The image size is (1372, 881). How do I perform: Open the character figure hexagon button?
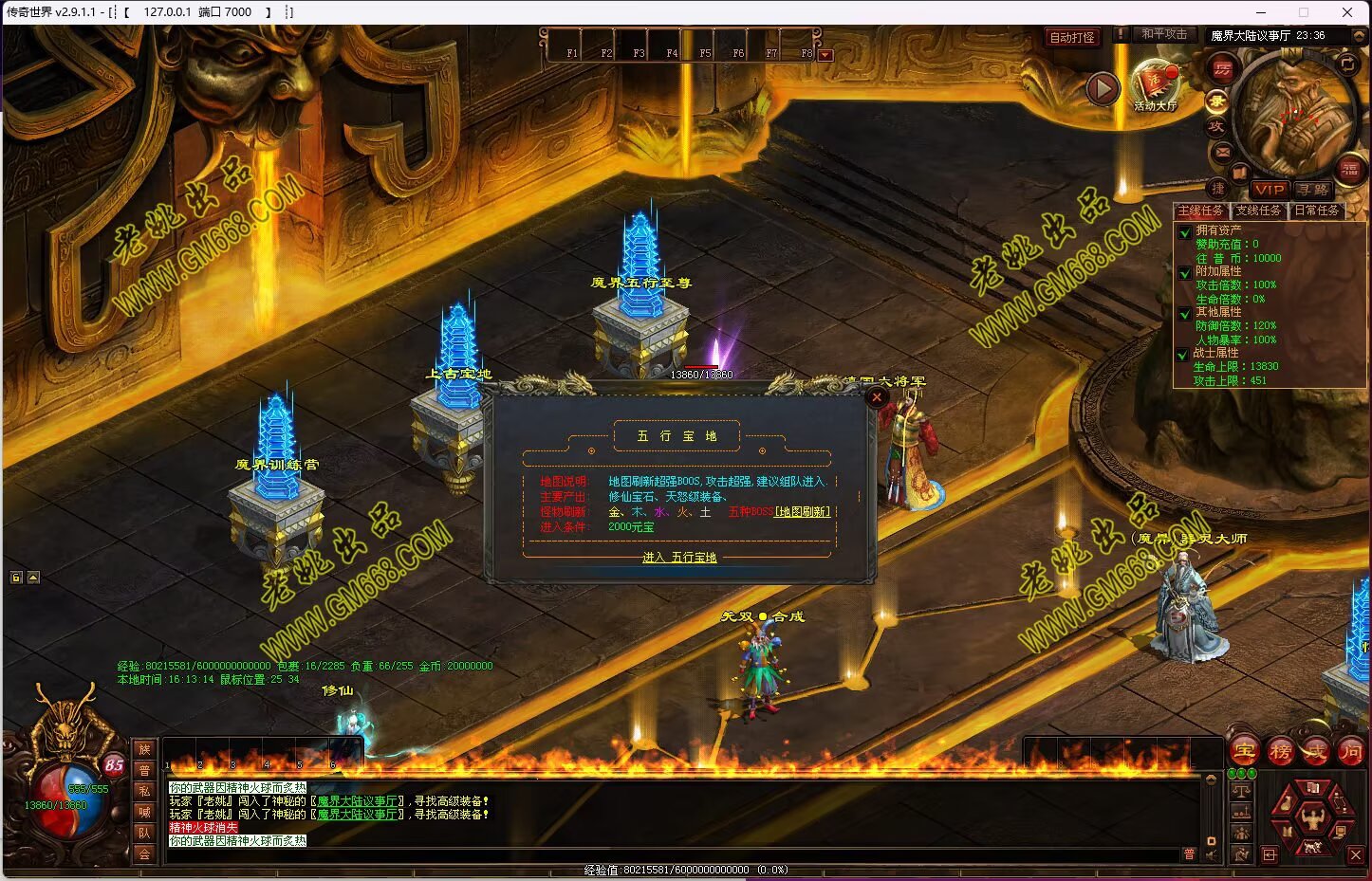pyautogui.click(x=1312, y=817)
